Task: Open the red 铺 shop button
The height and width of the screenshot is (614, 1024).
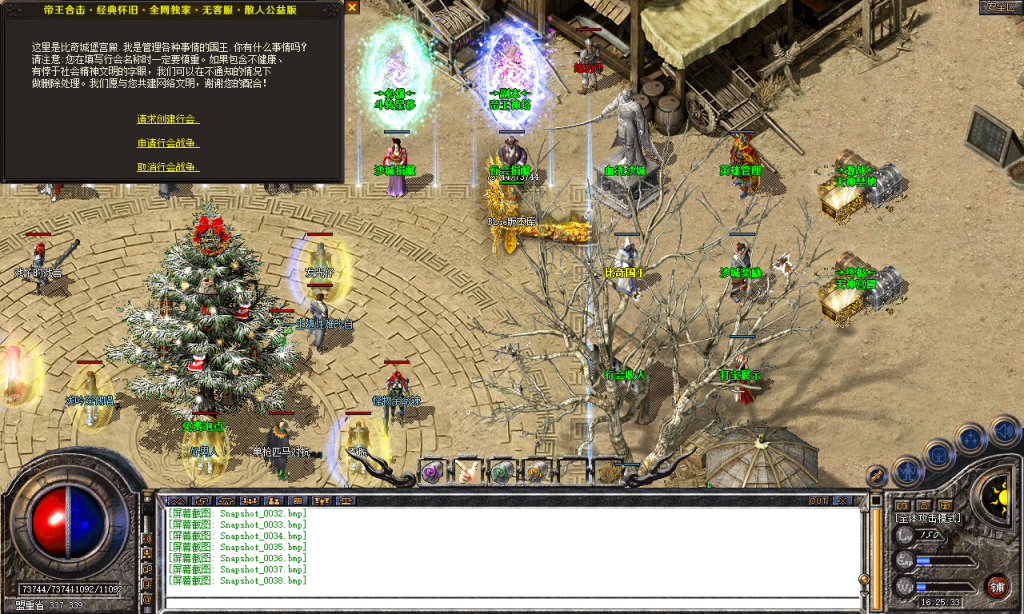Action: [996, 585]
